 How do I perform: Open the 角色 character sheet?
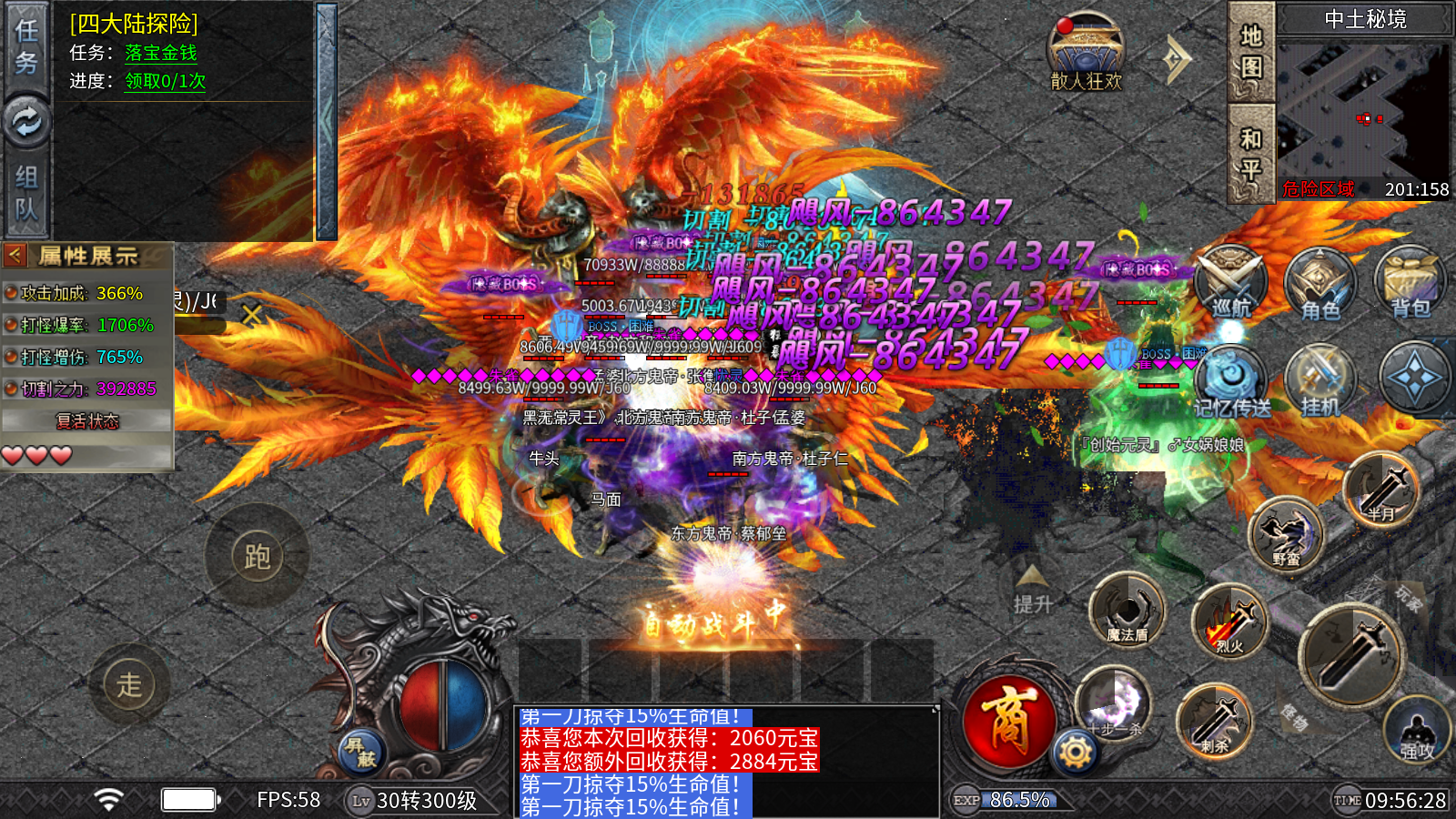pos(1320,282)
